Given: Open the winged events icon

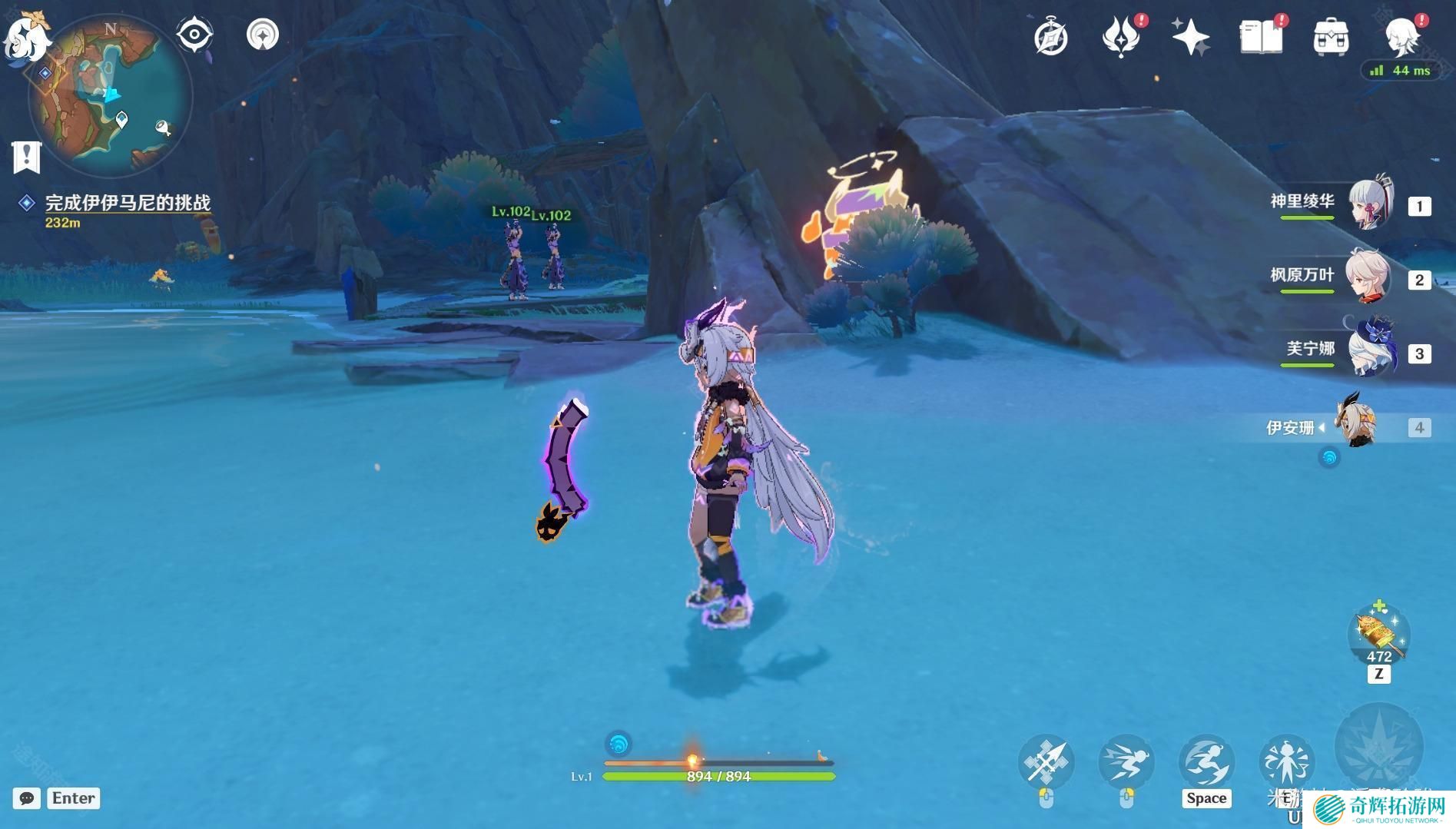Looking at the screenshot, I should click(x=1120, y=38).
